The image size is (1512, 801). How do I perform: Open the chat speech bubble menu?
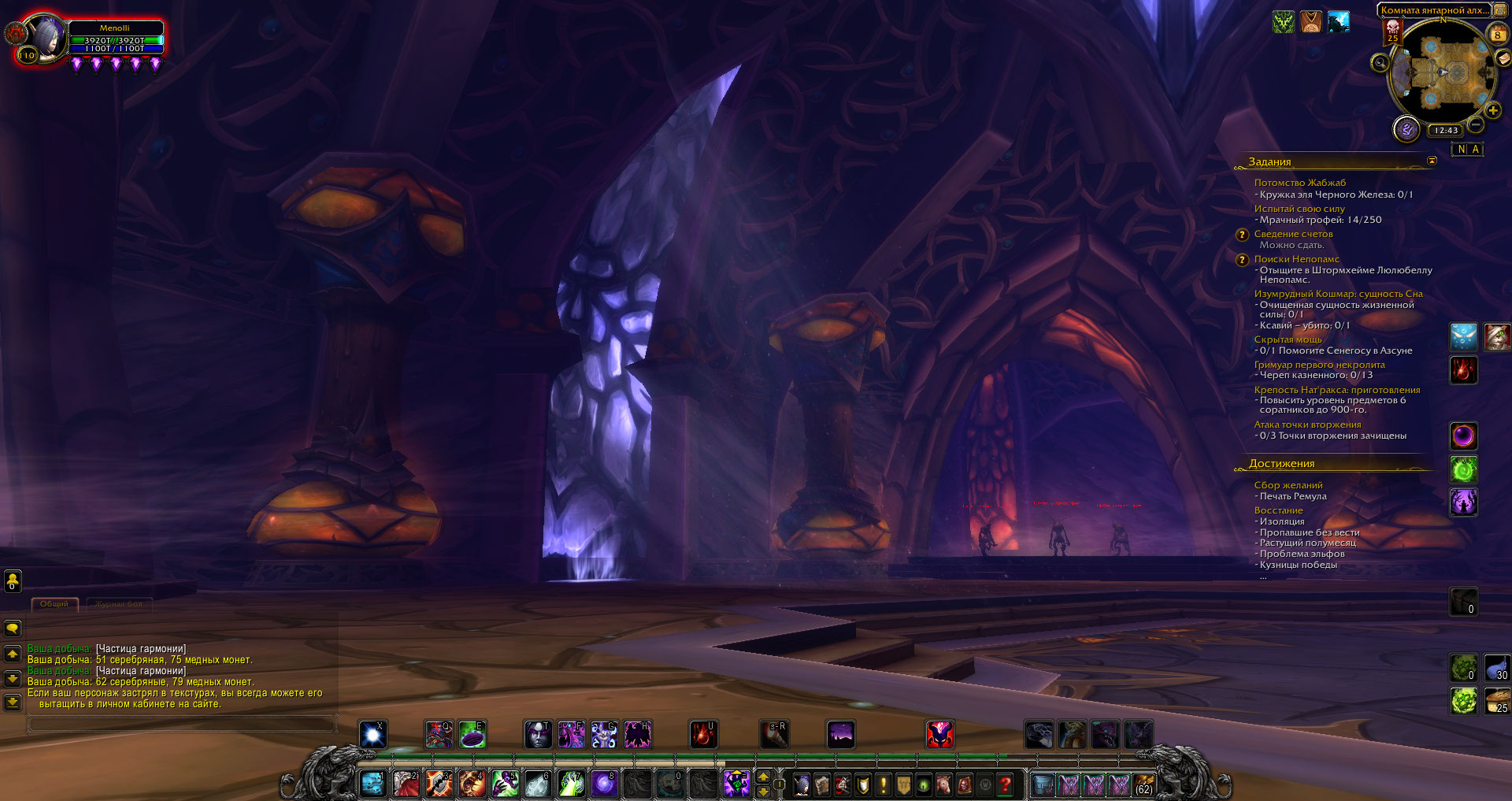coord(13,629)
